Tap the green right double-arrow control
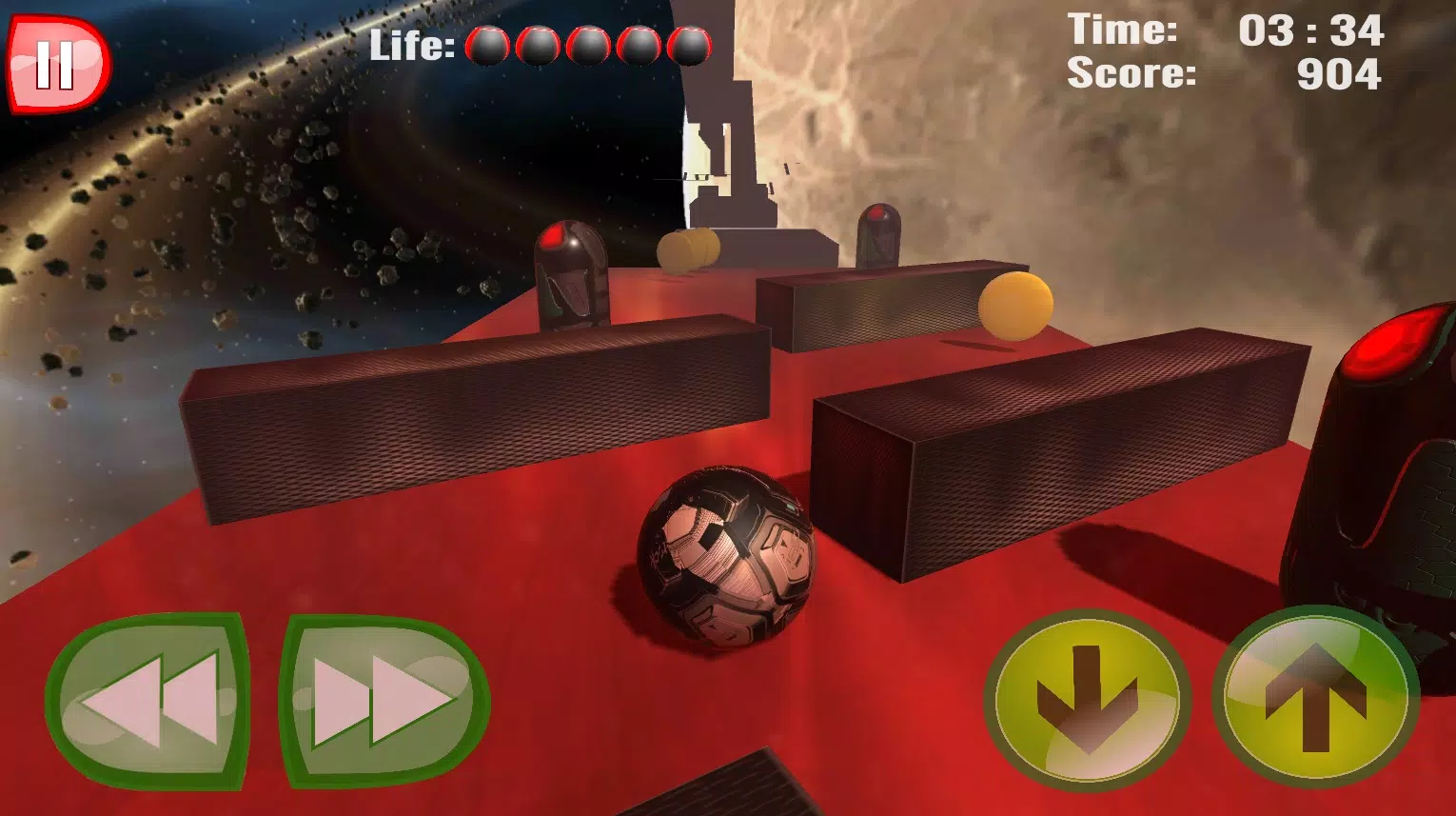Image resolution: width=1456 pixels, height=816 pixels. tap(384, 700)
